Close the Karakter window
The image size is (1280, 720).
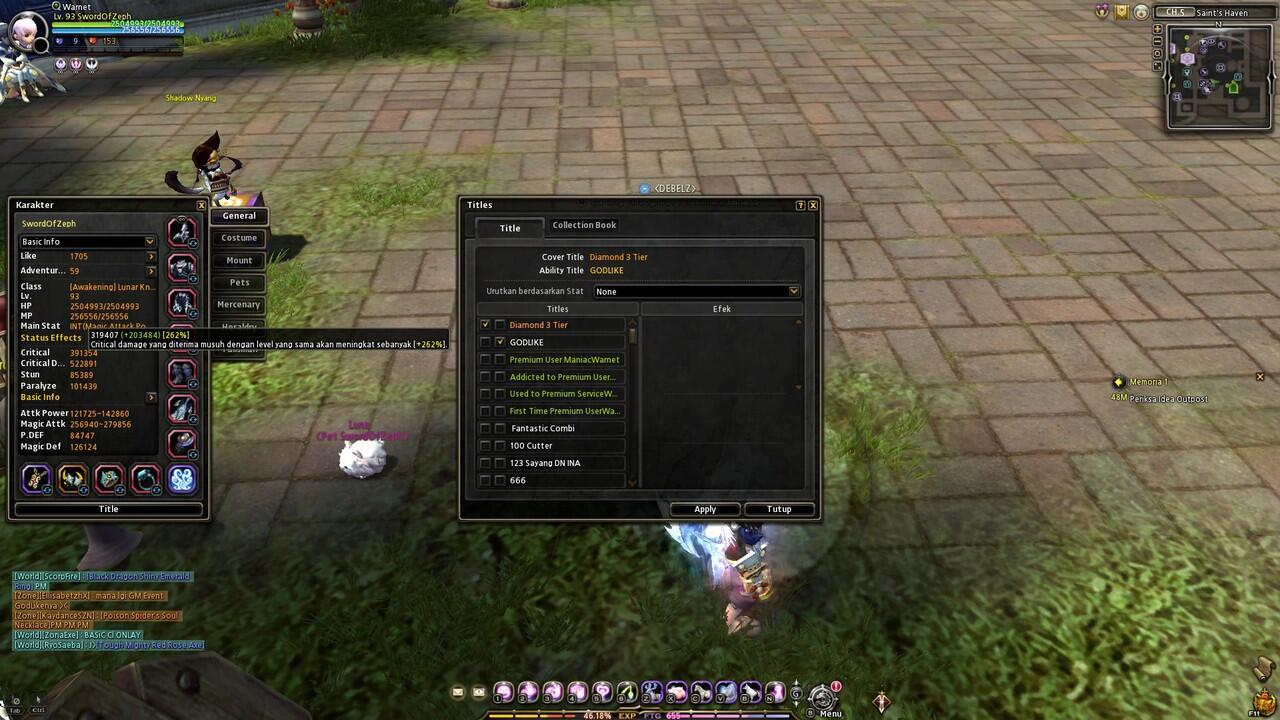201,205
